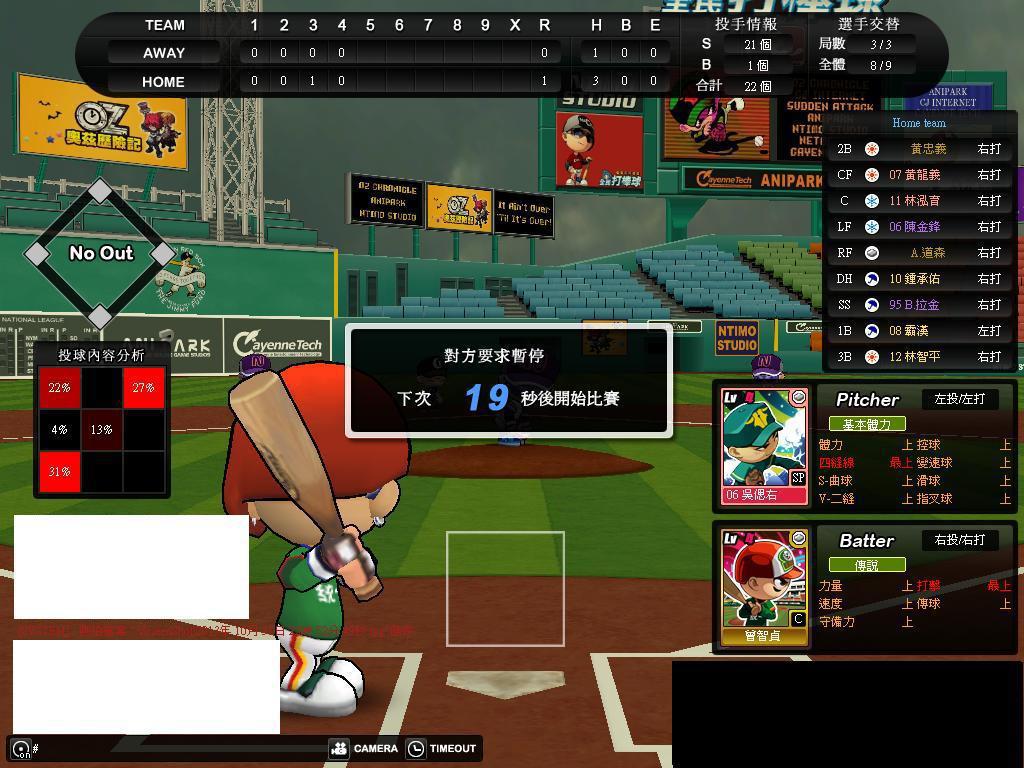Image resolution: width=1024 pixels, height=768 pixels.
Task: Select 3B 12 林智平 lineup row
Action: pyautogui.click(x=920, y=357)
